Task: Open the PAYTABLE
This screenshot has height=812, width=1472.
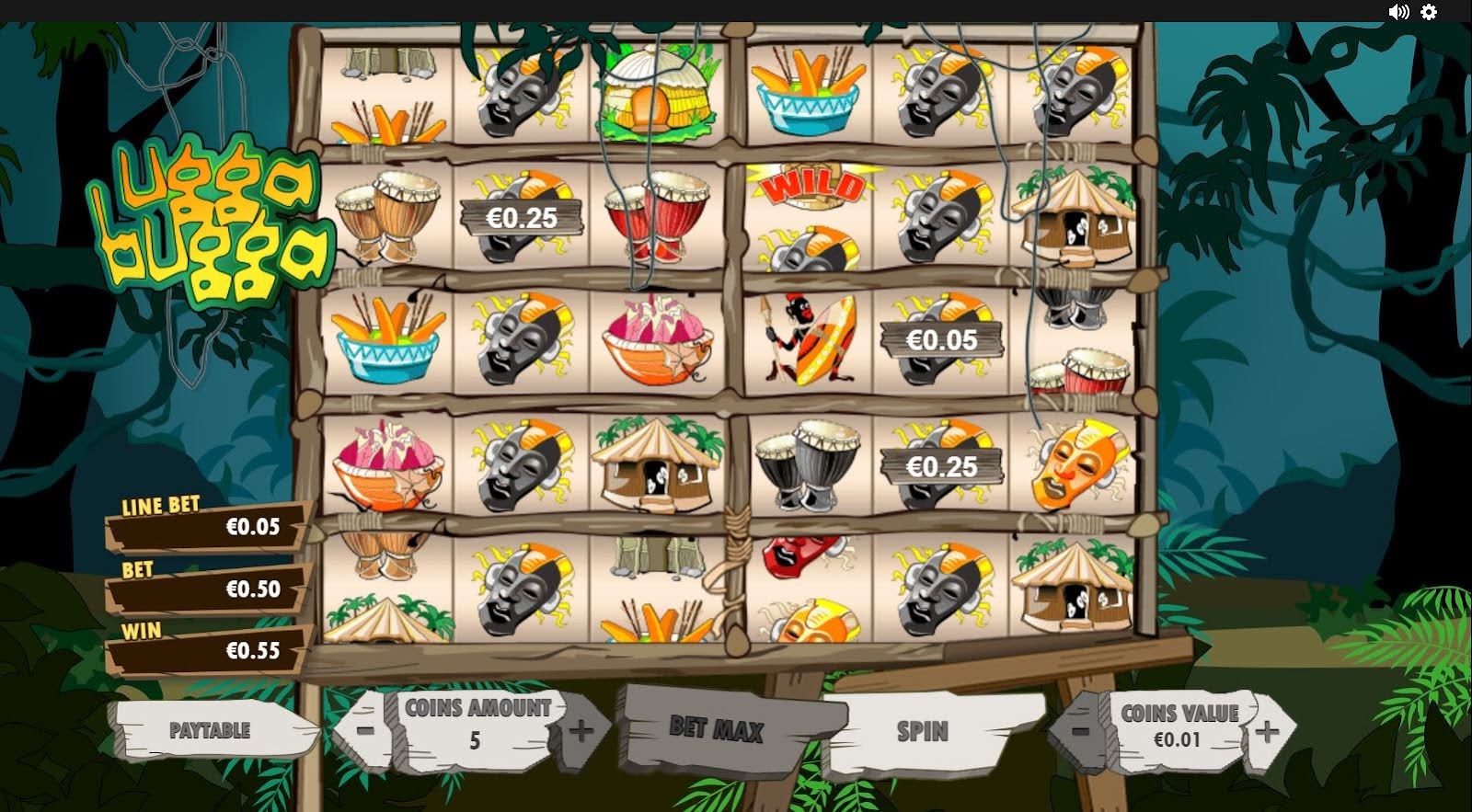Action: 210,732
